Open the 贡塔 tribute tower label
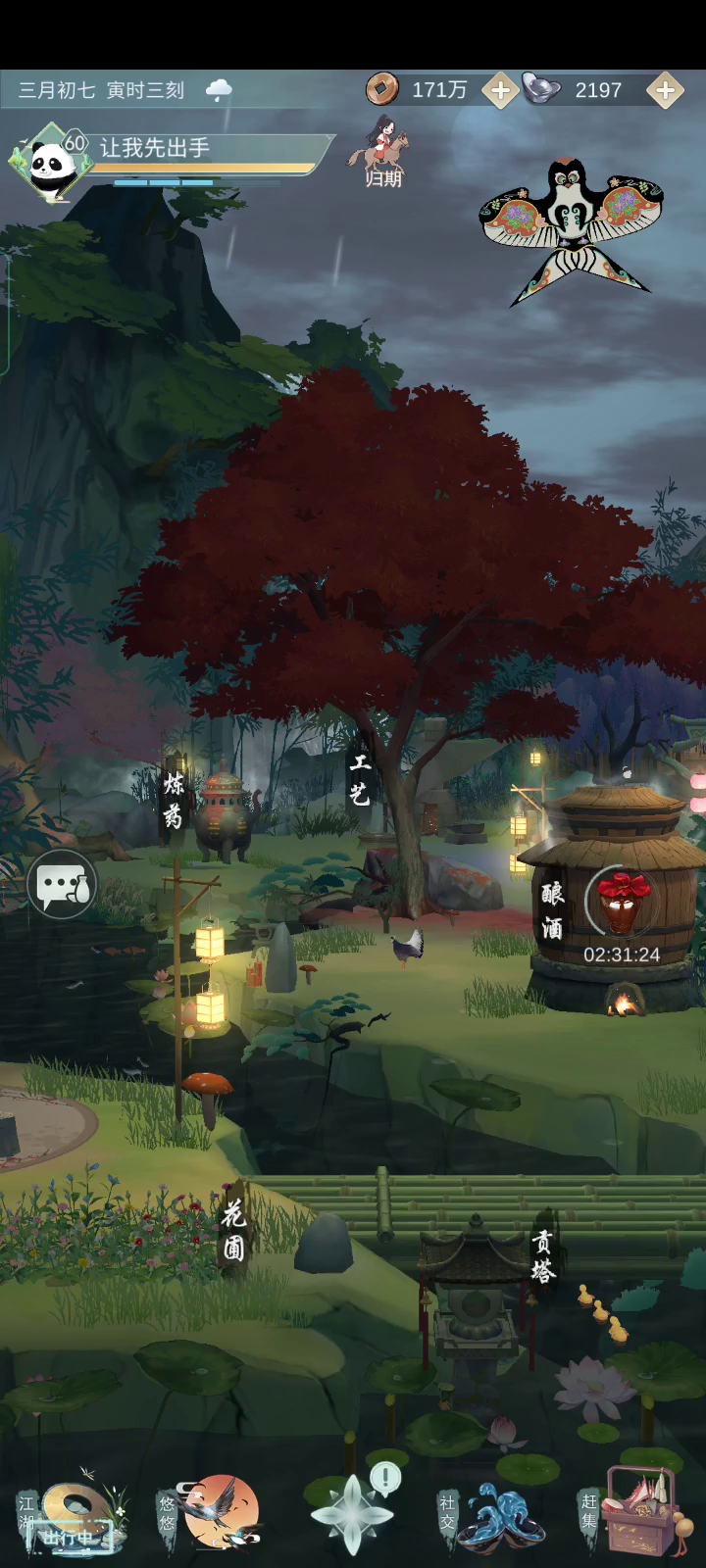The image size is (706, 1568). (542, 1256)
